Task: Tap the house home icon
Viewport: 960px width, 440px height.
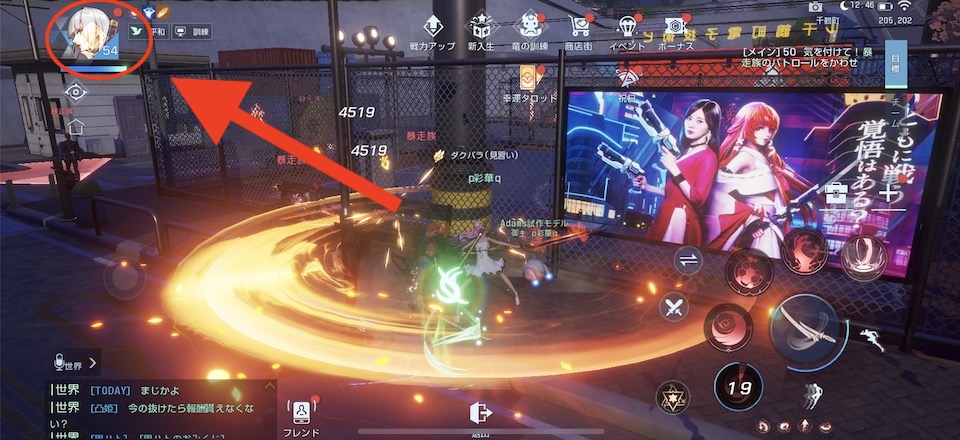Action: coord(75,127)
